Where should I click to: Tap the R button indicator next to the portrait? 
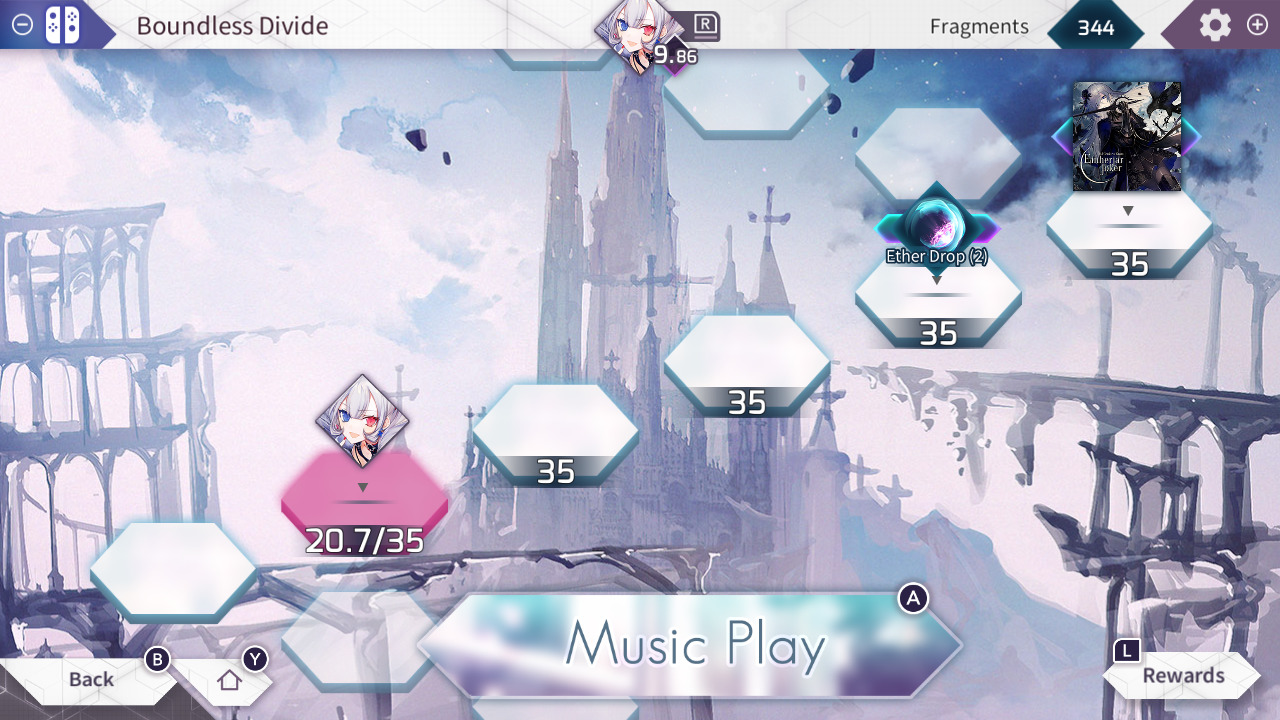point(706,27)
